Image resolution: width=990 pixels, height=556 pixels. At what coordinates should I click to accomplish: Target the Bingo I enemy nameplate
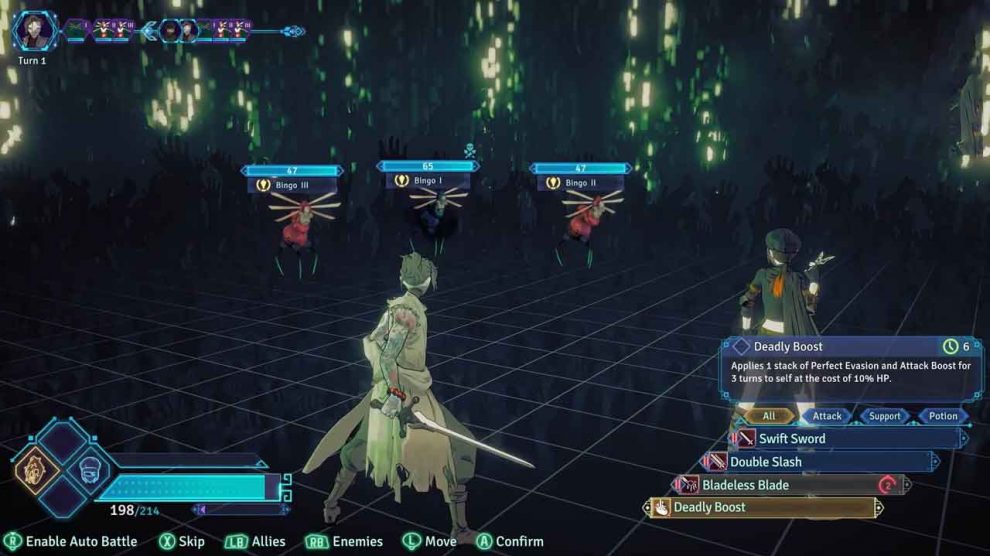tap(426, 180)
